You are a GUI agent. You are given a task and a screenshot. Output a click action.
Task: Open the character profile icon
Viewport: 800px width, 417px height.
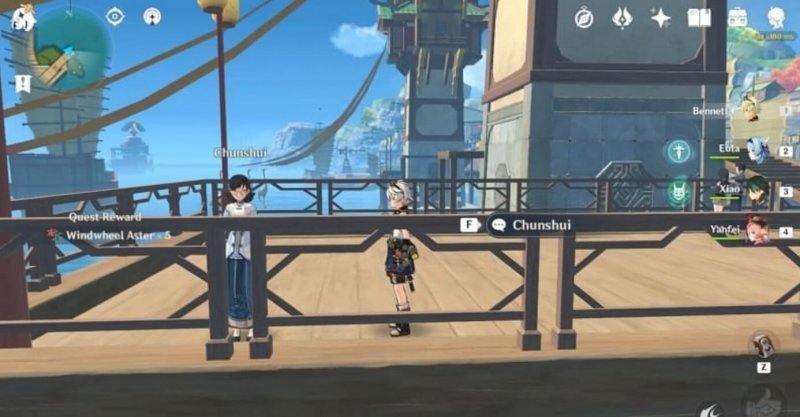pyautogui.click(x=776, y=17)
